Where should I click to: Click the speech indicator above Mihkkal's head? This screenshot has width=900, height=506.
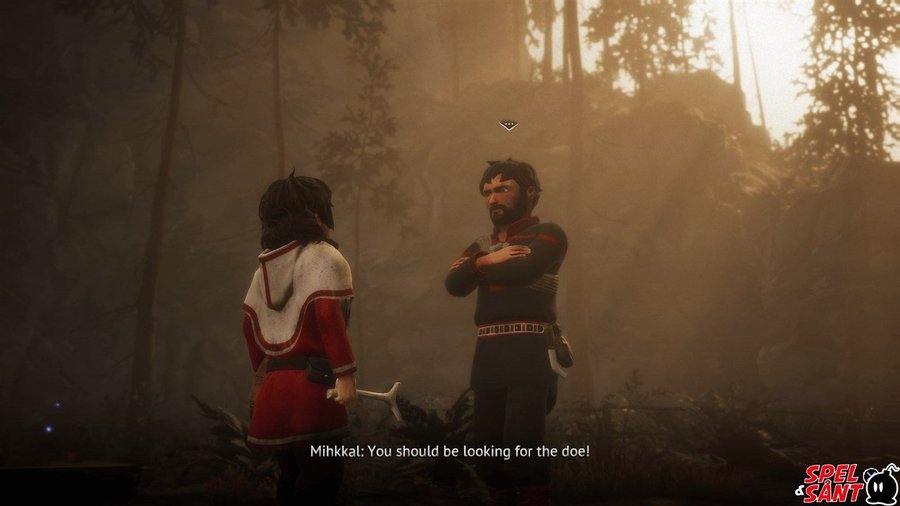coord(508,126)
